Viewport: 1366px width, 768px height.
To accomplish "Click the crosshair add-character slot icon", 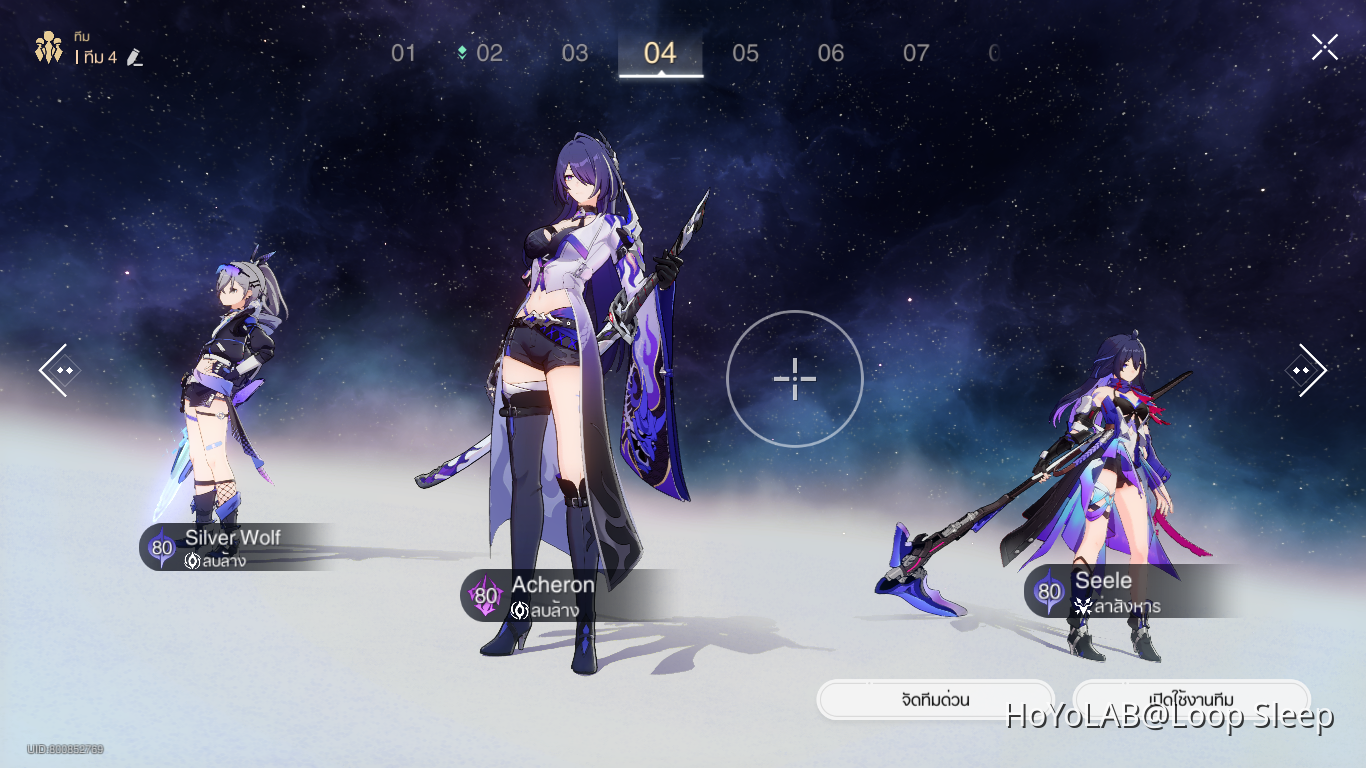I will point(794,378).
